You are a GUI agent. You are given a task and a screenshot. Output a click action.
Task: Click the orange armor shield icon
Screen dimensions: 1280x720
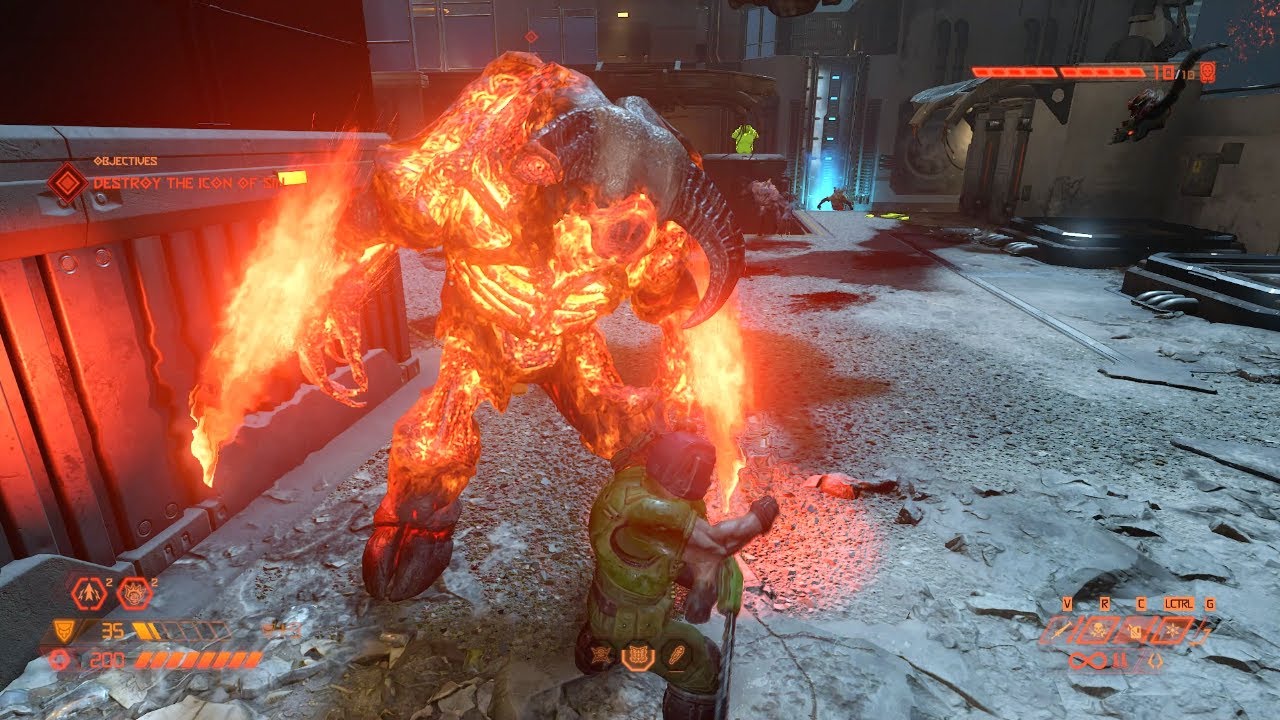tap(62, 630)
